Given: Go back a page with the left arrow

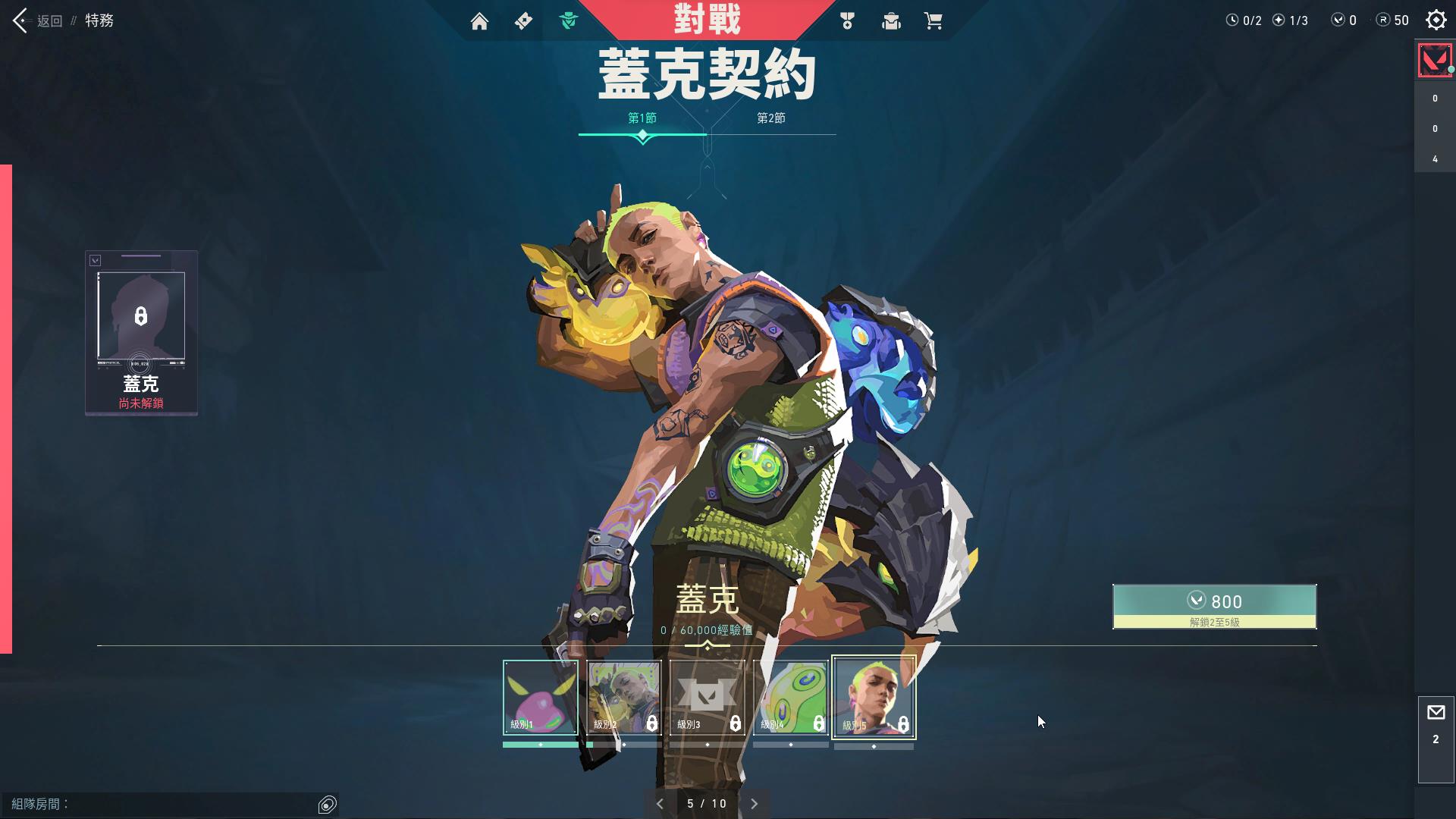Looking at the screenshot, I should [661, 803].
